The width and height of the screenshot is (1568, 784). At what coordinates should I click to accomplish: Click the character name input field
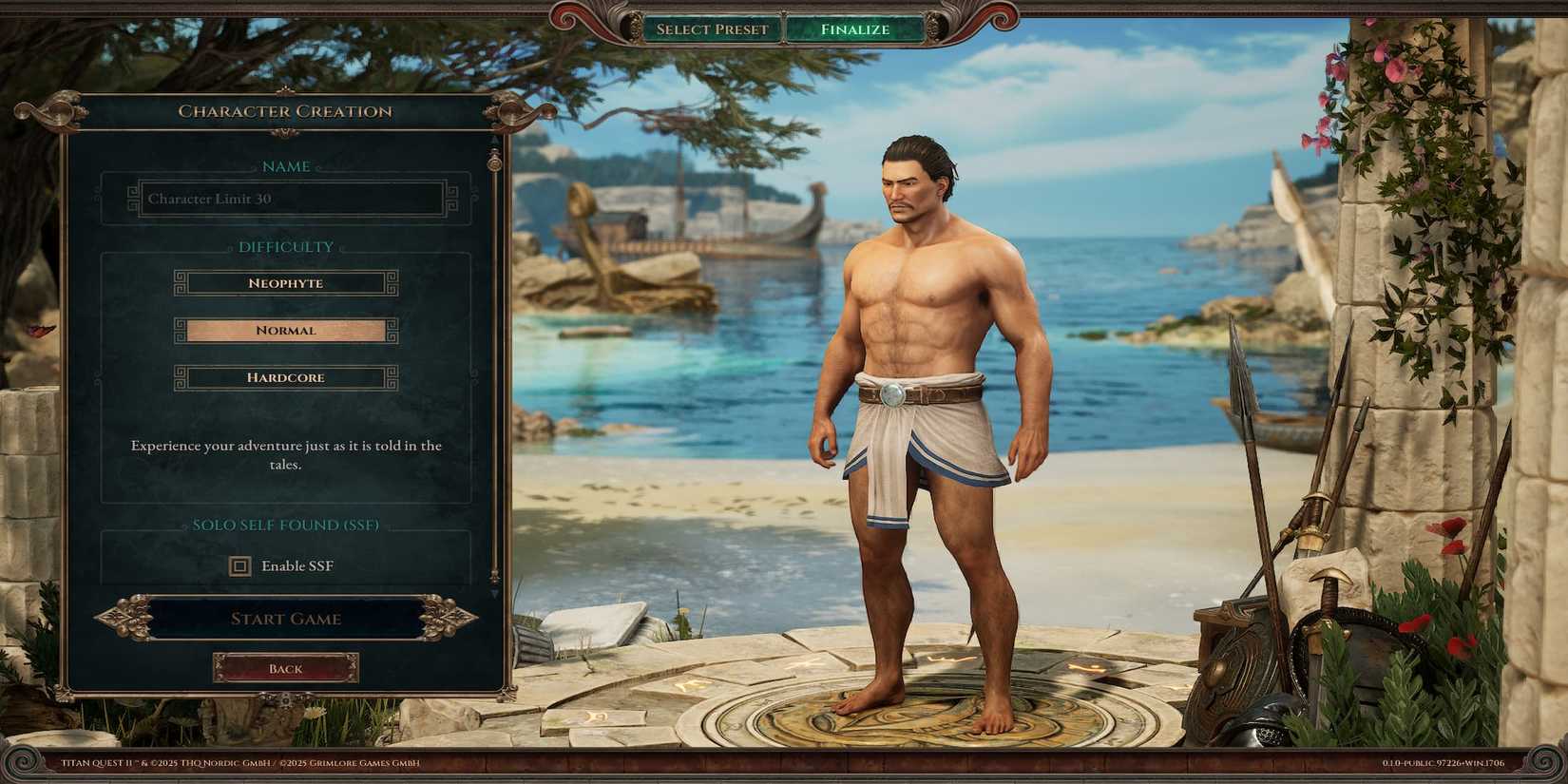285,199
